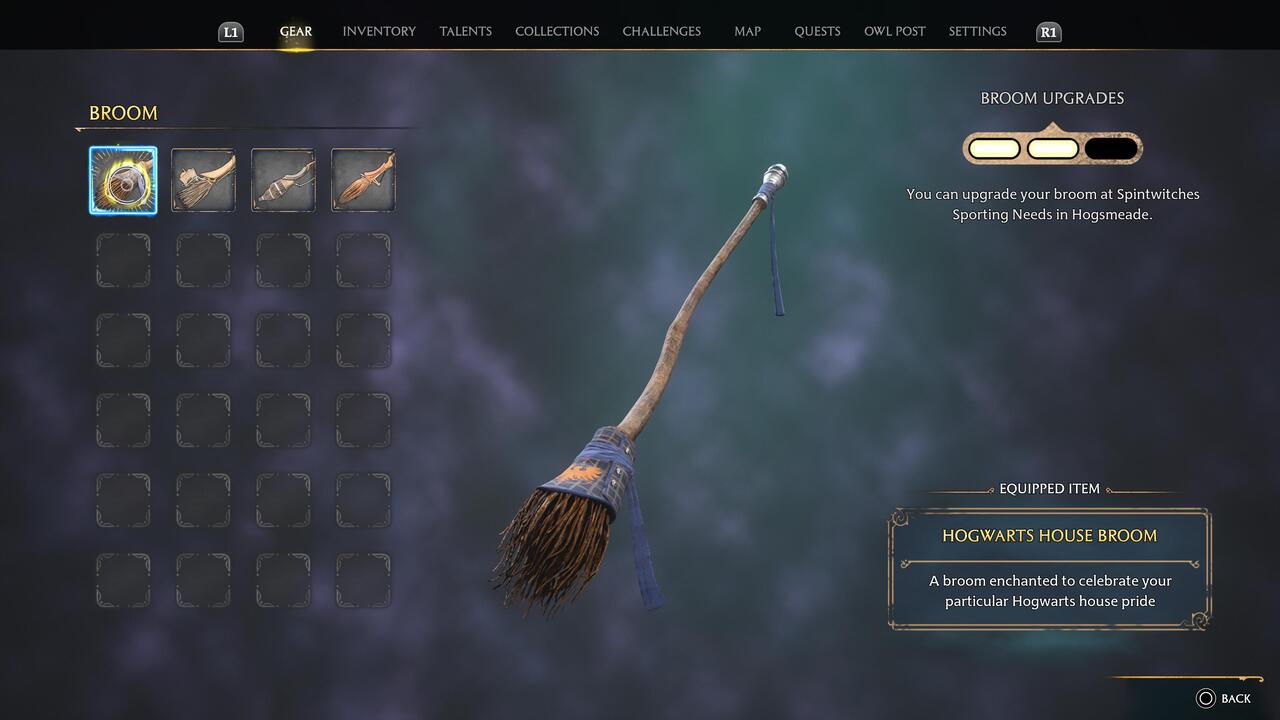Viewport: 1280px width, 720px height.
Task: Click the L1 shoulder button prompt
Action: click(x=230, y=31)
